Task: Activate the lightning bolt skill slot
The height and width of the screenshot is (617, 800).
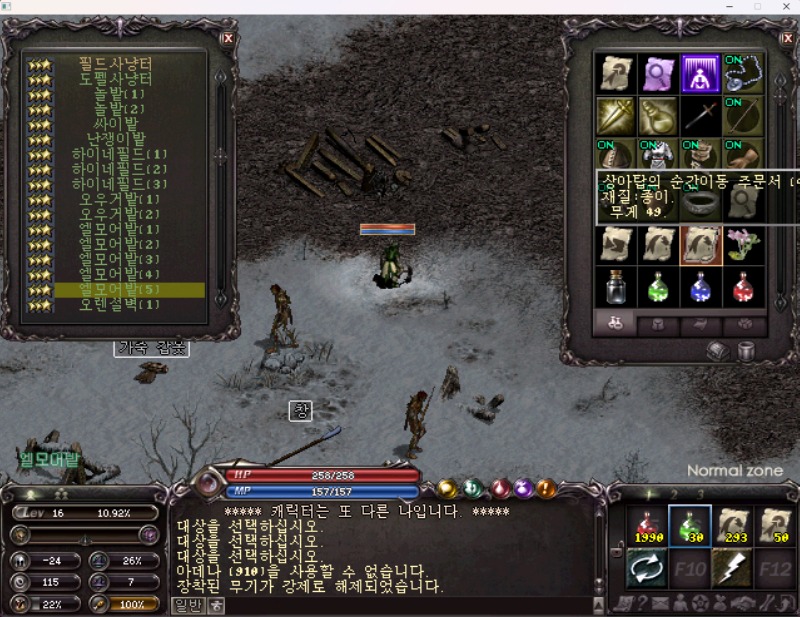Action: pos(732,569)
